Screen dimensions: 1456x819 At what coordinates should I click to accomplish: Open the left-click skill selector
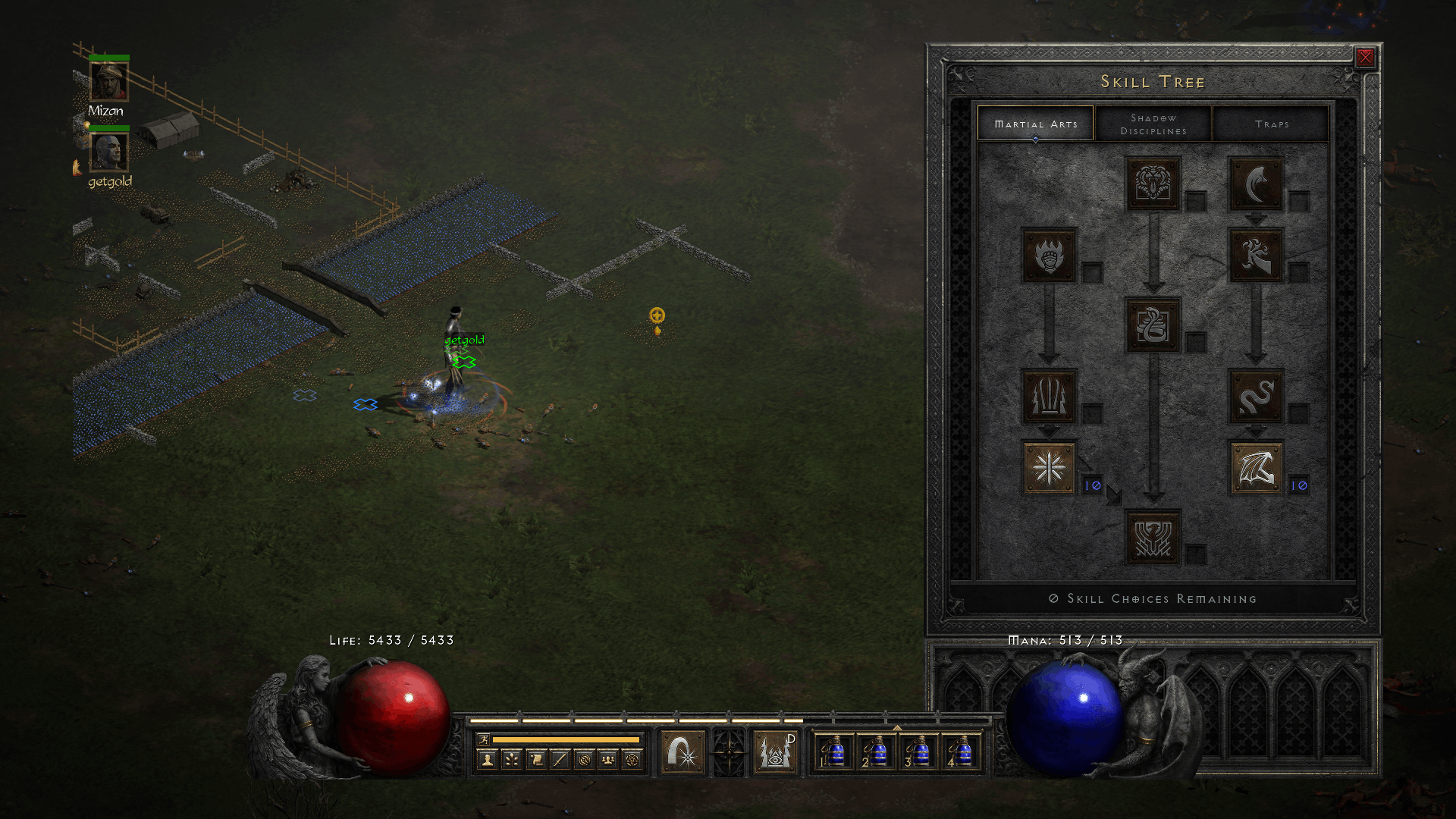pyautogui.click(x=682, y=752)
